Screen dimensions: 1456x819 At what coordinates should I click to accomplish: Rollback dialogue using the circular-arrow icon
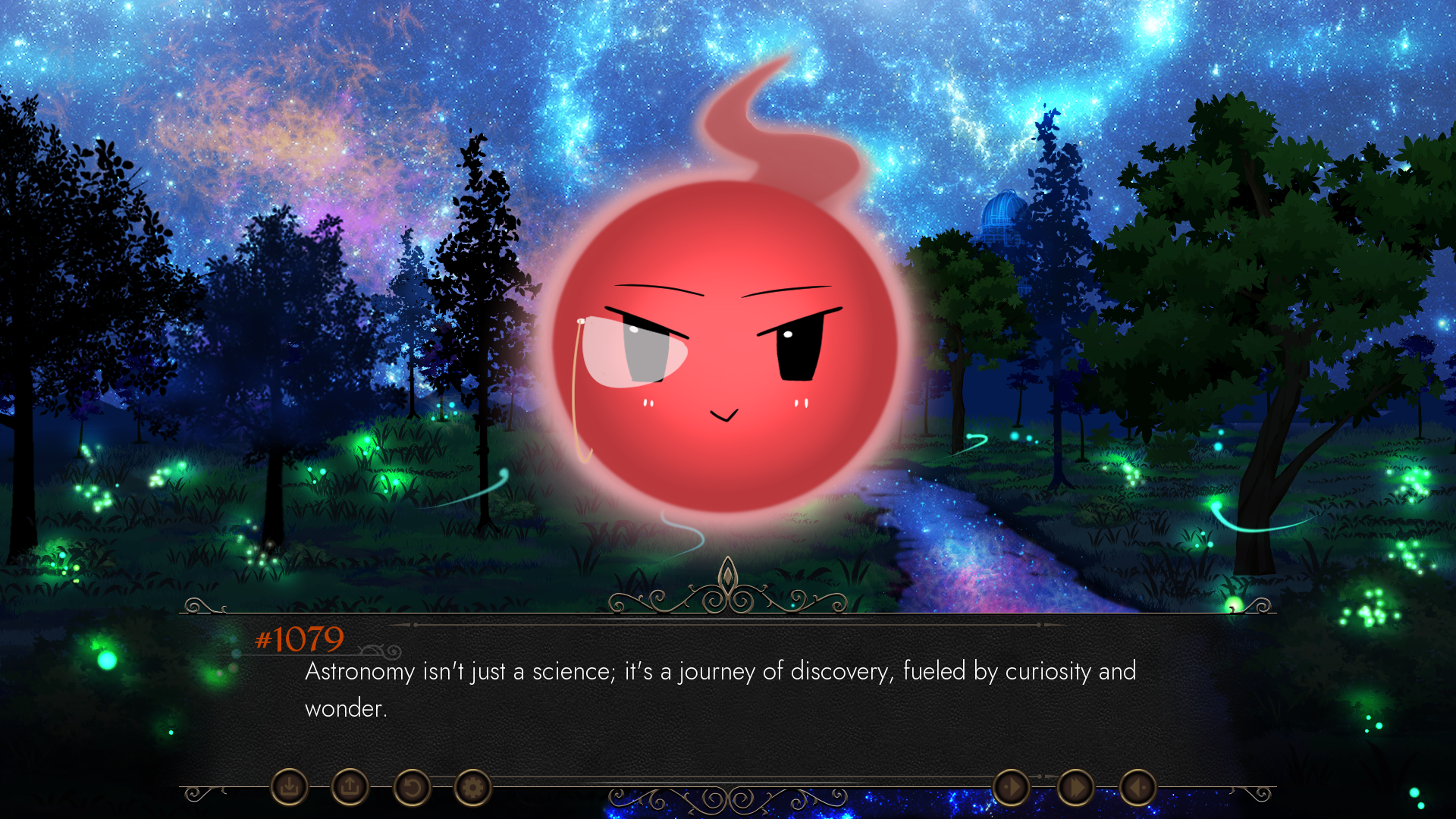tap(410, 788)
